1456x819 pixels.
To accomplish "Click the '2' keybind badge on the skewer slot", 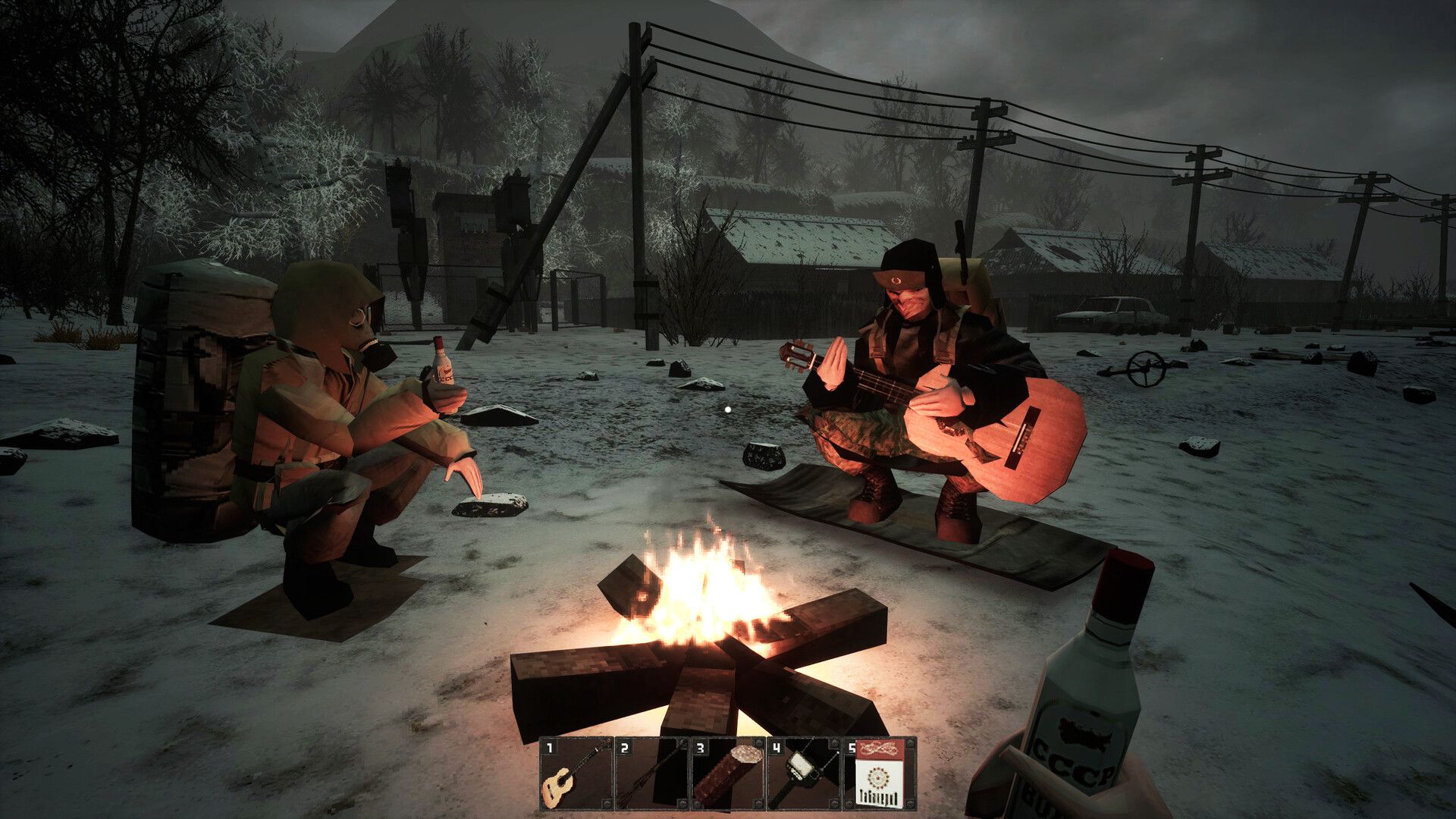I will (624, 747).
